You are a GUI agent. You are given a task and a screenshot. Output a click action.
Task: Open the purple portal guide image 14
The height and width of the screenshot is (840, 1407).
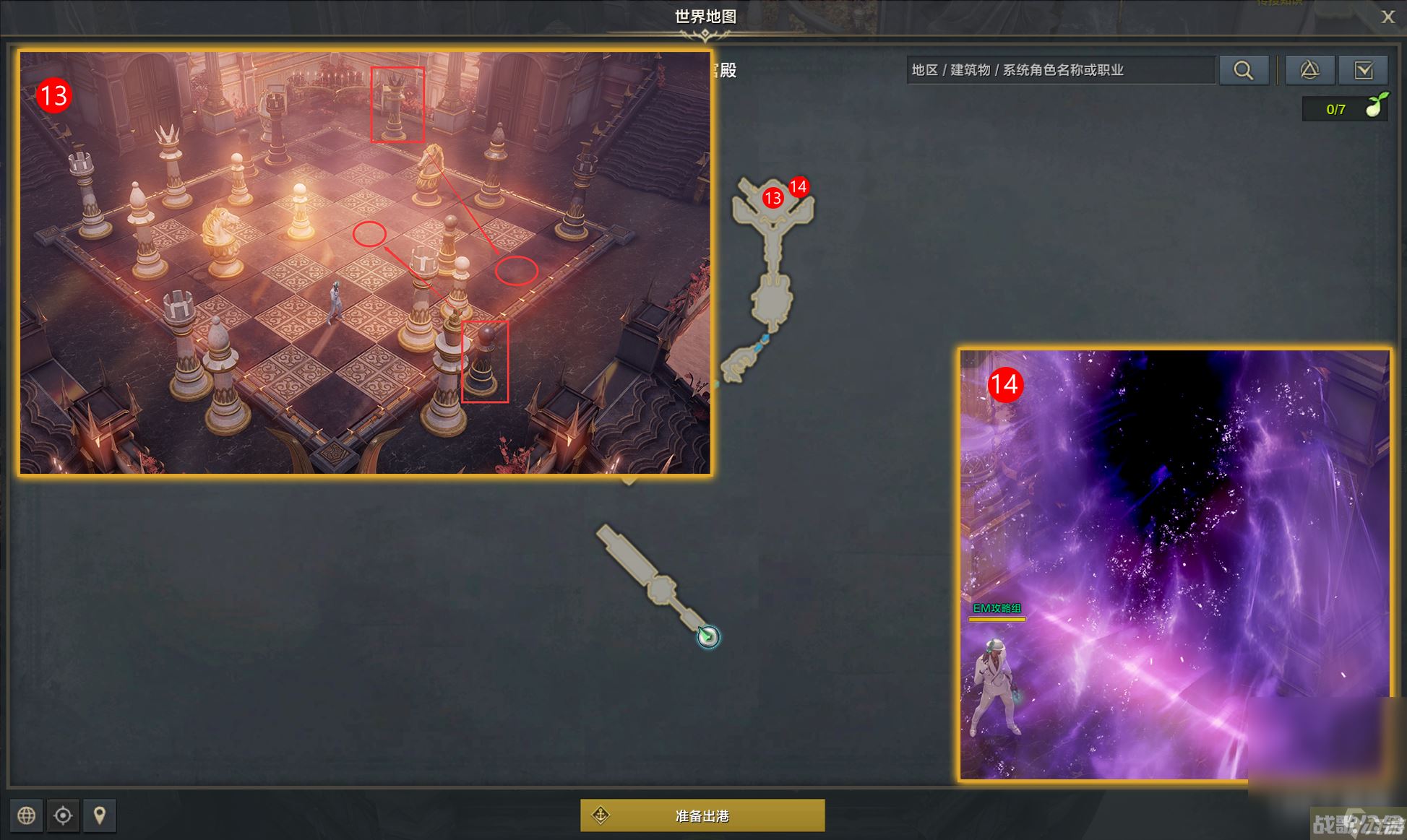1174,565
